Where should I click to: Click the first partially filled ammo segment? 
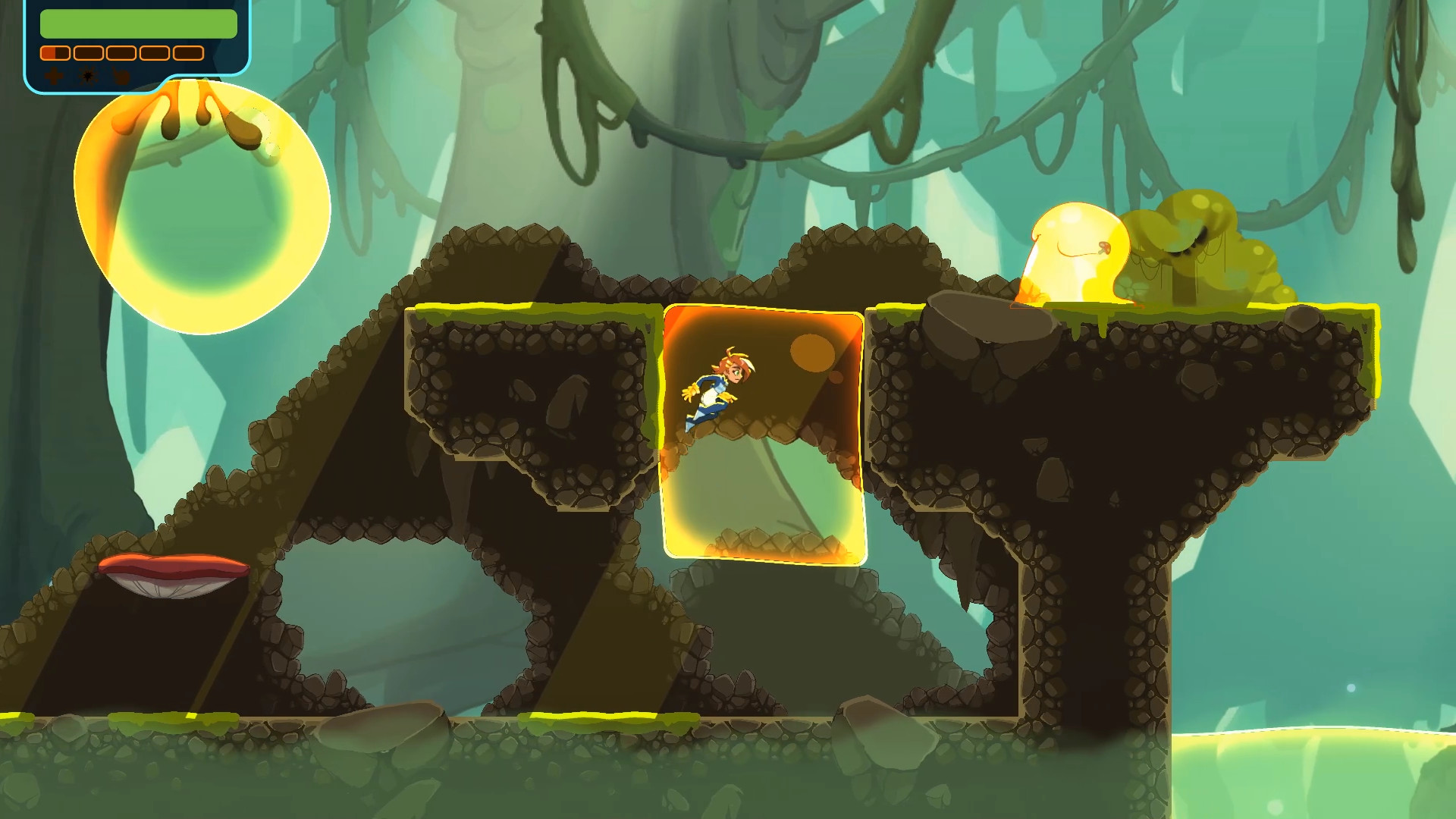tap(55, 53)
